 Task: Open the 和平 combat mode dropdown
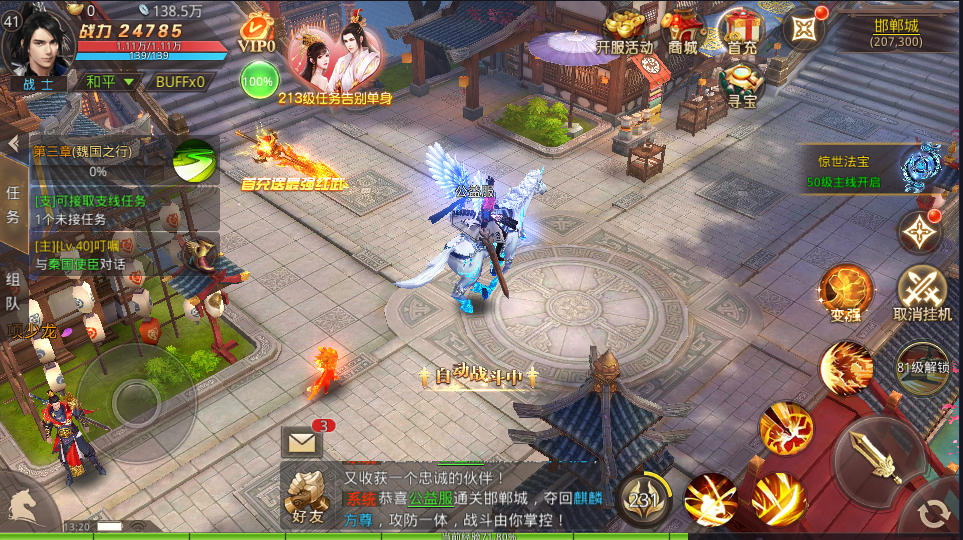(x=110, y=82)
